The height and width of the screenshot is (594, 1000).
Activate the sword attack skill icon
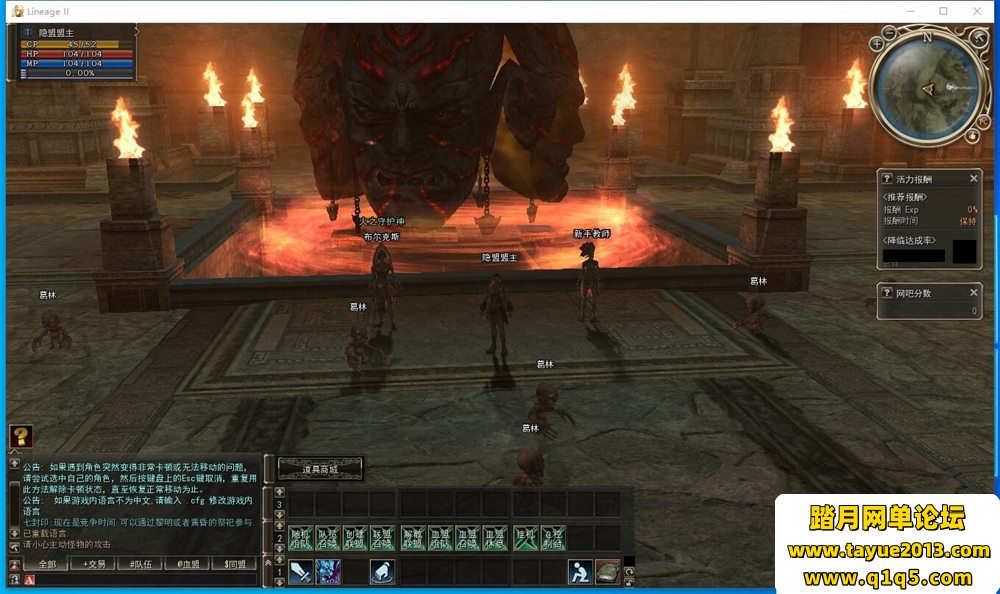pos(300,571)
